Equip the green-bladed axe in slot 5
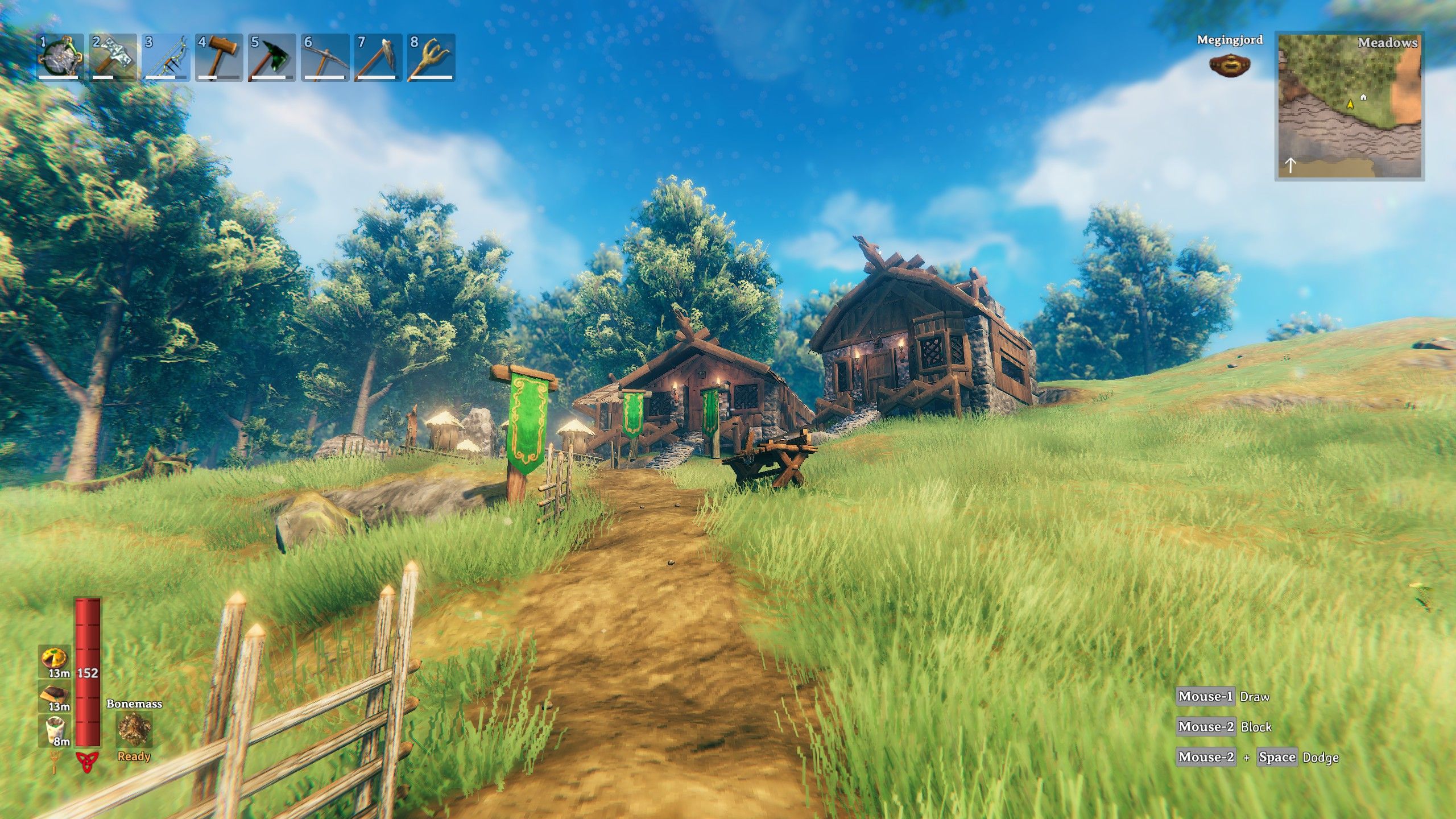The image size is (1456, 819). tap(272, 57)
